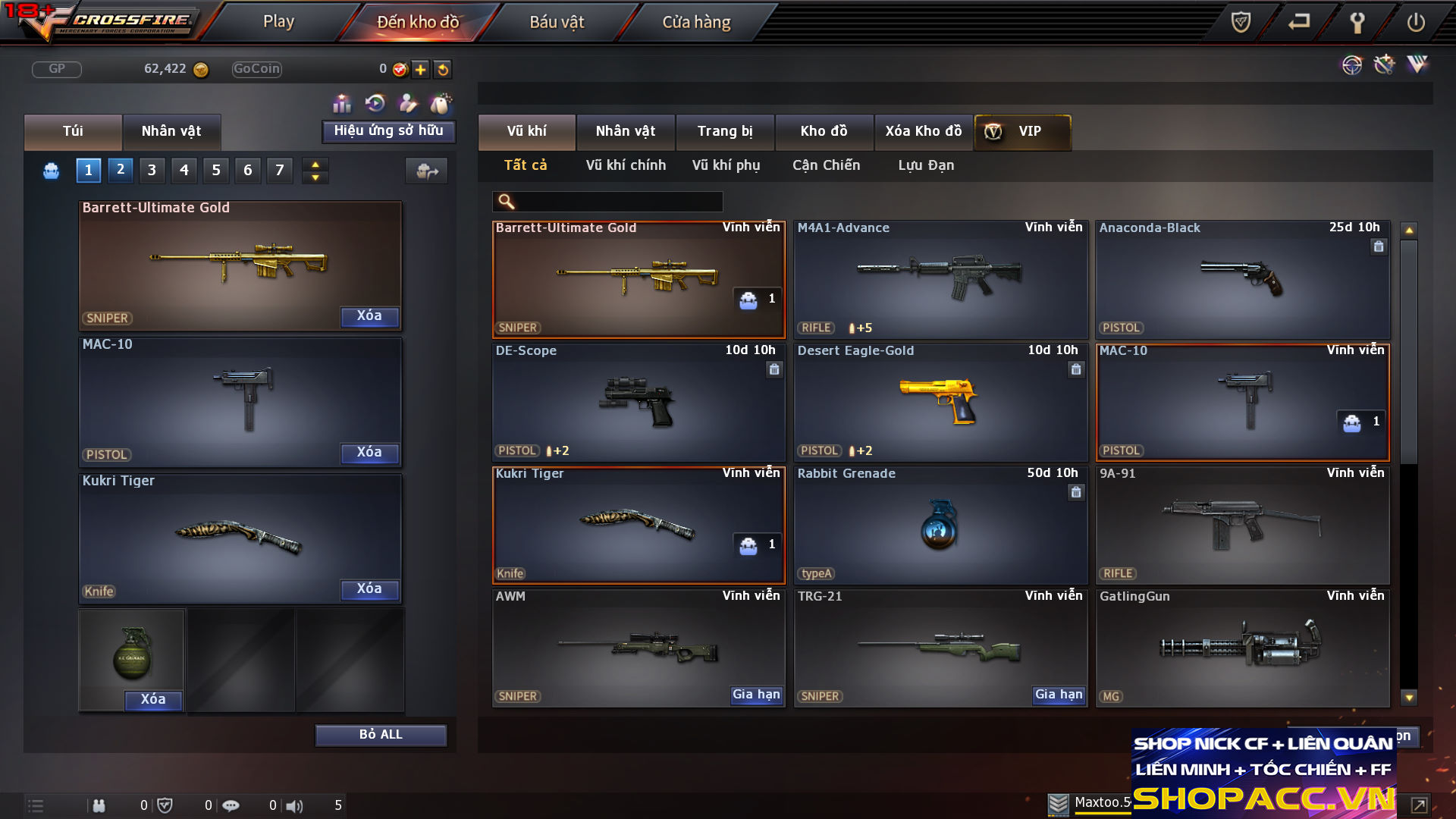Click Bỏ ALL to unequip everything

point(381,735)
